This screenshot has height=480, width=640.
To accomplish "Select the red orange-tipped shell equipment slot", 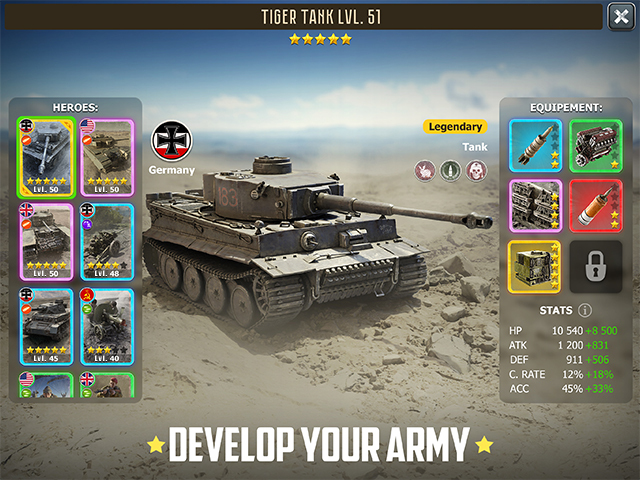I will pyautogui.click(x=595, y=206).
